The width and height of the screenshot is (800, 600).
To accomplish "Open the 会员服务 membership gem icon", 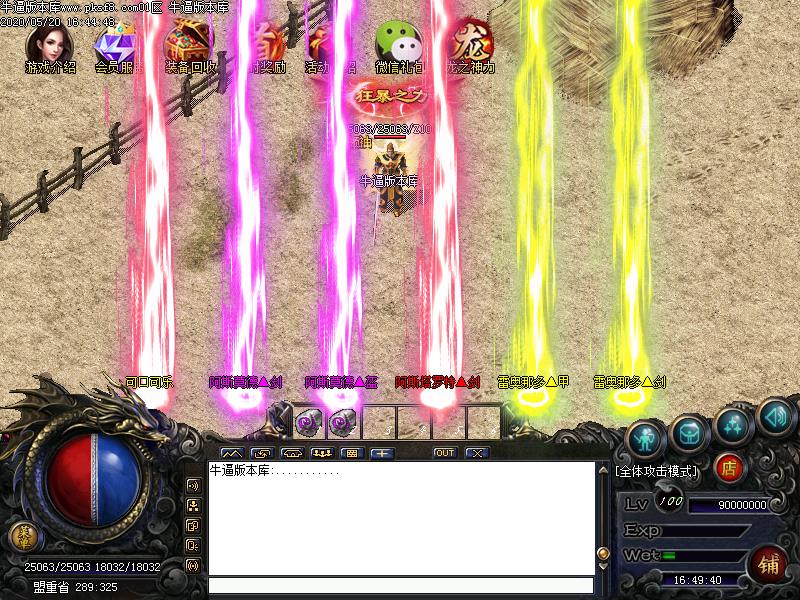I will click(x=115, y=43).
